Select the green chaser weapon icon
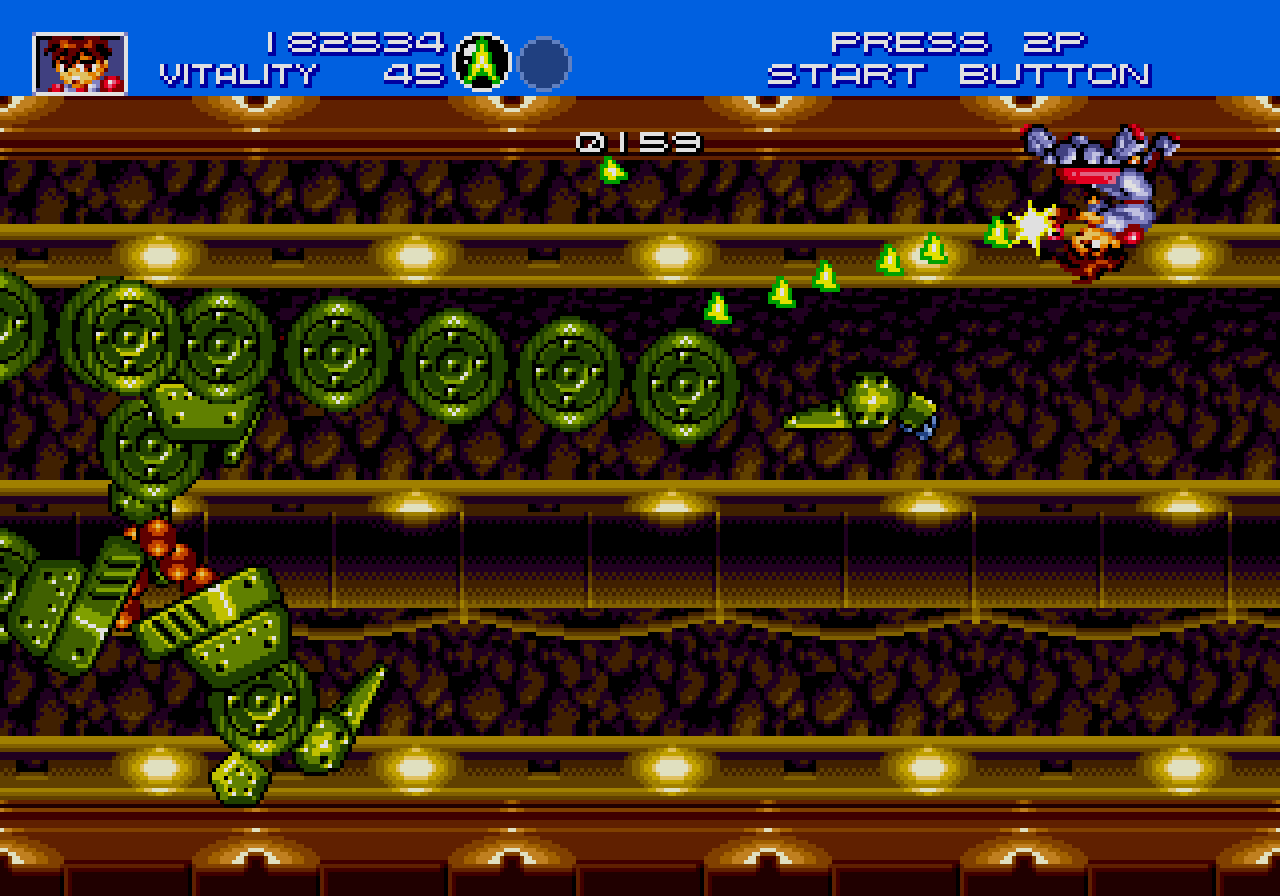This screenshot has width=1280, height=896. (x=483, y=63)
